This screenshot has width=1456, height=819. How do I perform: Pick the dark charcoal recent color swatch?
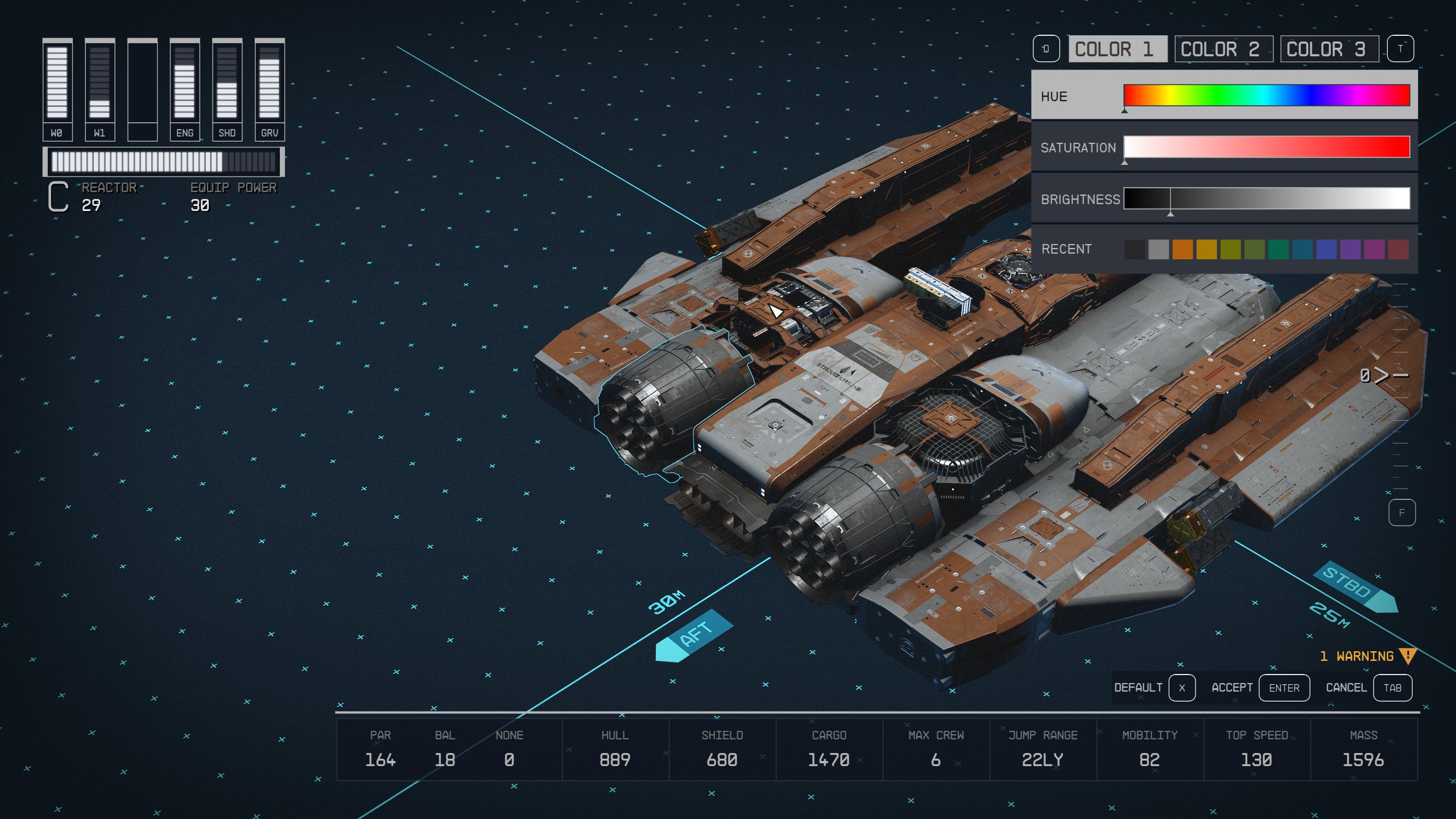coord(1135,249)
